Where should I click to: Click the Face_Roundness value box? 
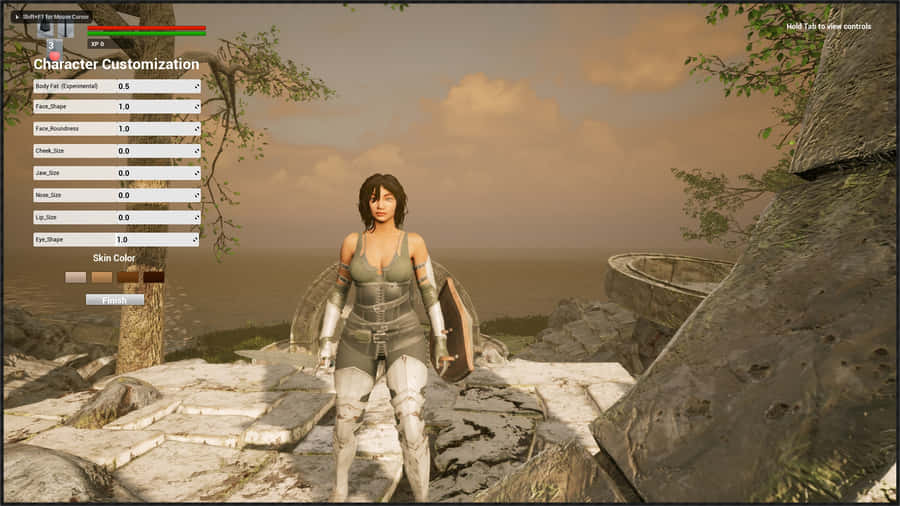click(x=155, y=129)
